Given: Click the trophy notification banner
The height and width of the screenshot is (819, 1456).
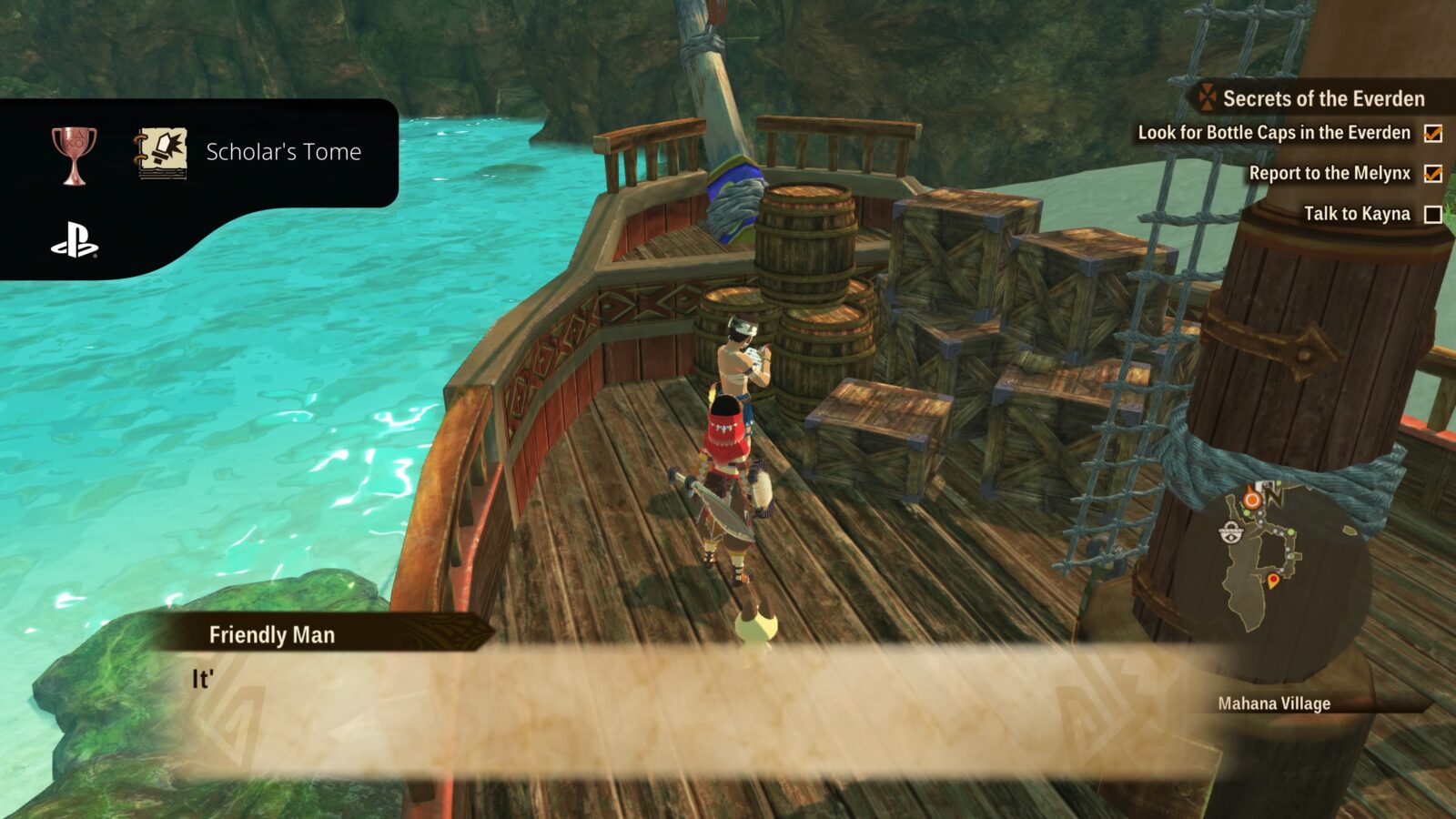Looking at the screenshot, I should pyautogui.click(x=200, y=152).
